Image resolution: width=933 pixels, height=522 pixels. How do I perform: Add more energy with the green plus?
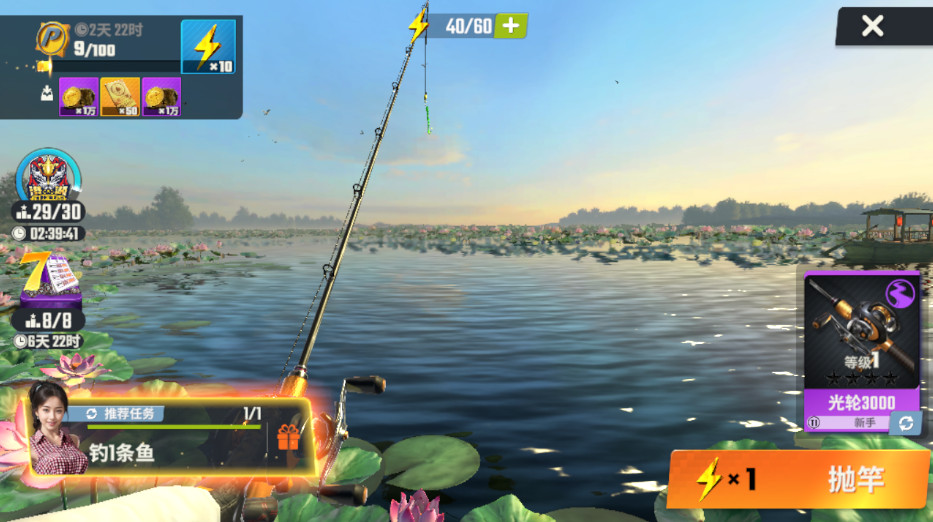[x=510, y=26]
